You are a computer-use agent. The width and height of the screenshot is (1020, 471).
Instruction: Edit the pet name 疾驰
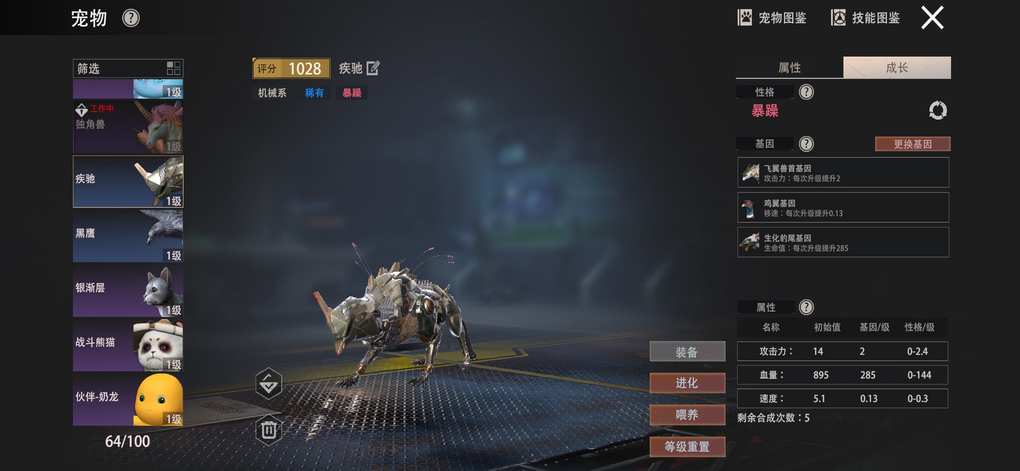pos(373,68)
